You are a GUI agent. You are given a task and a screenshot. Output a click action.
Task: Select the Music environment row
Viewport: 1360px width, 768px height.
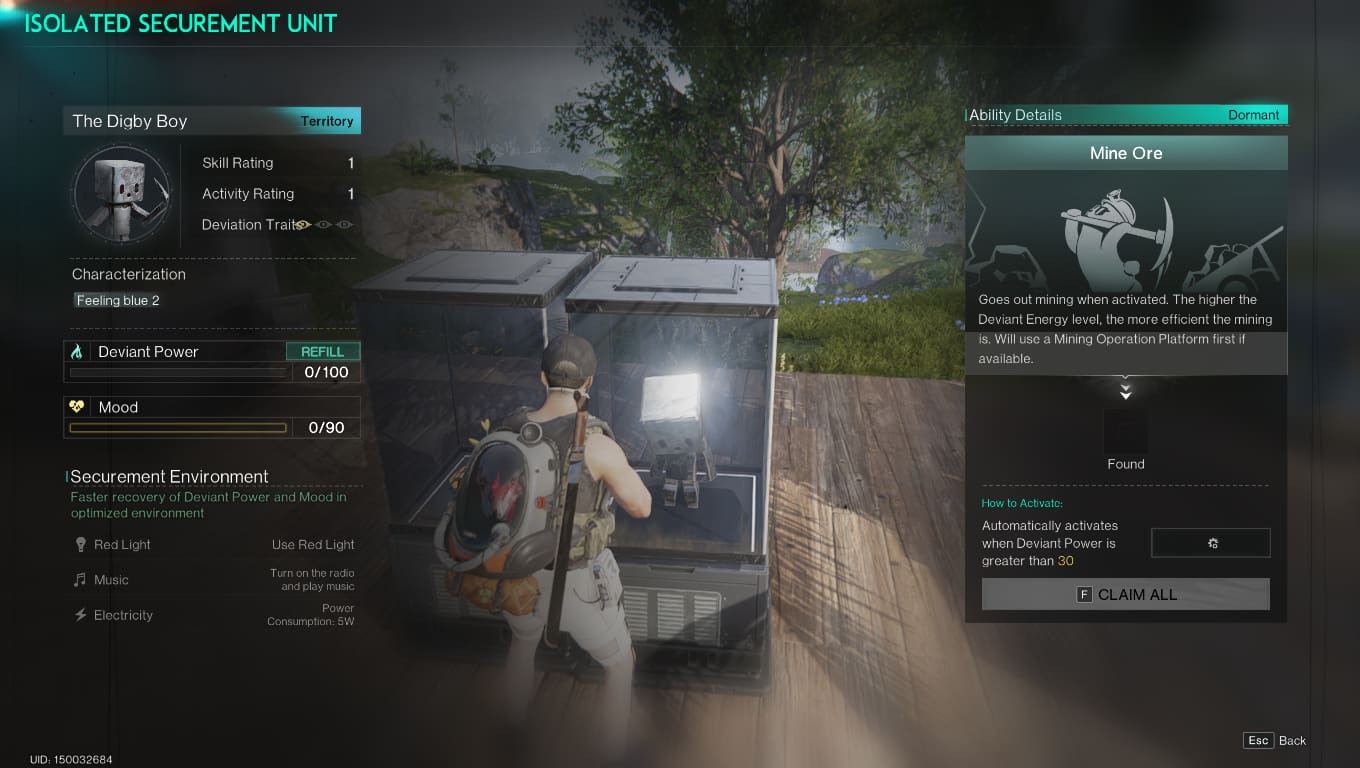(212, 580)
